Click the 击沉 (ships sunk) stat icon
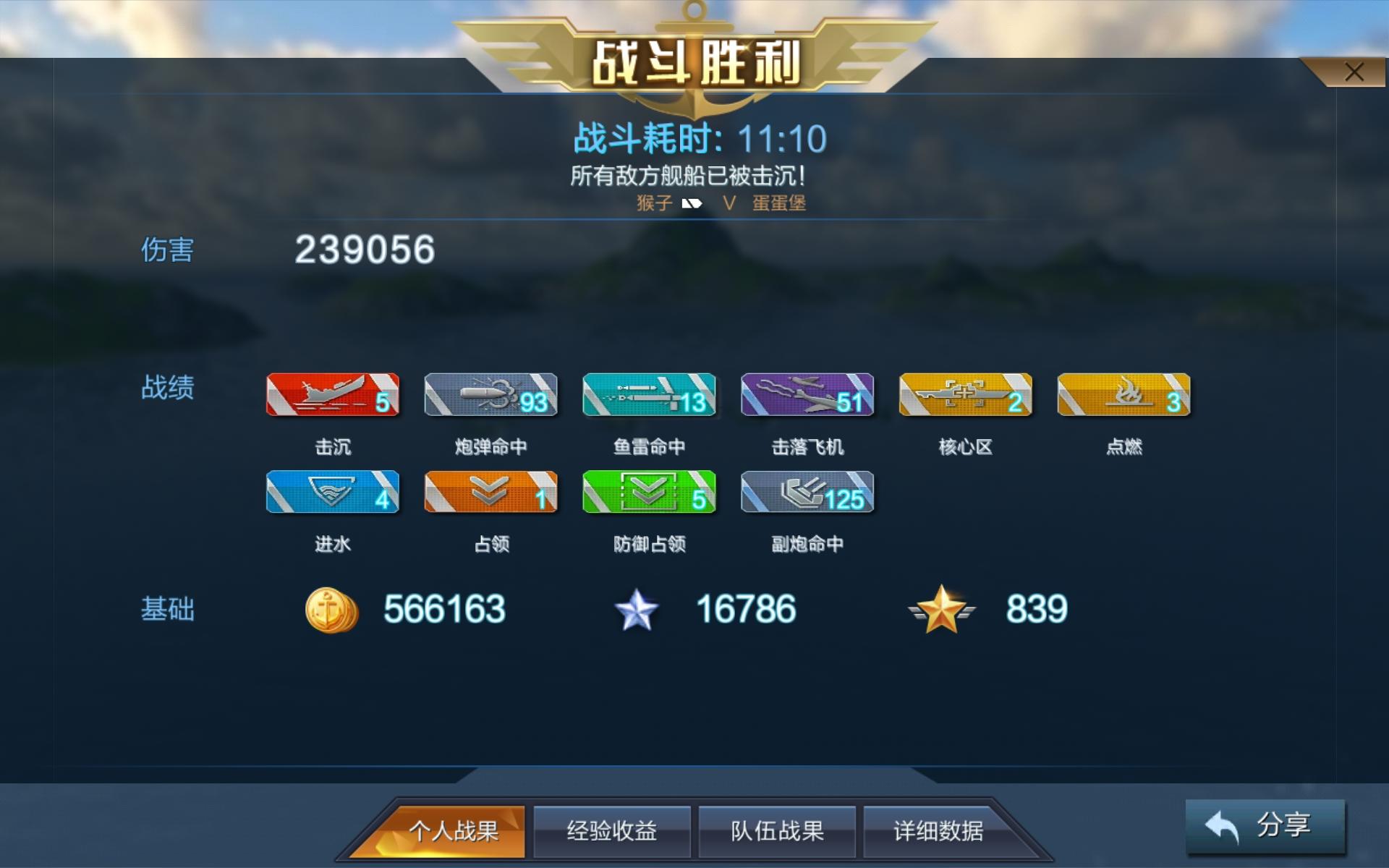Image resolution: width=1389 pixels, height=868 pixels. [332, 395]
